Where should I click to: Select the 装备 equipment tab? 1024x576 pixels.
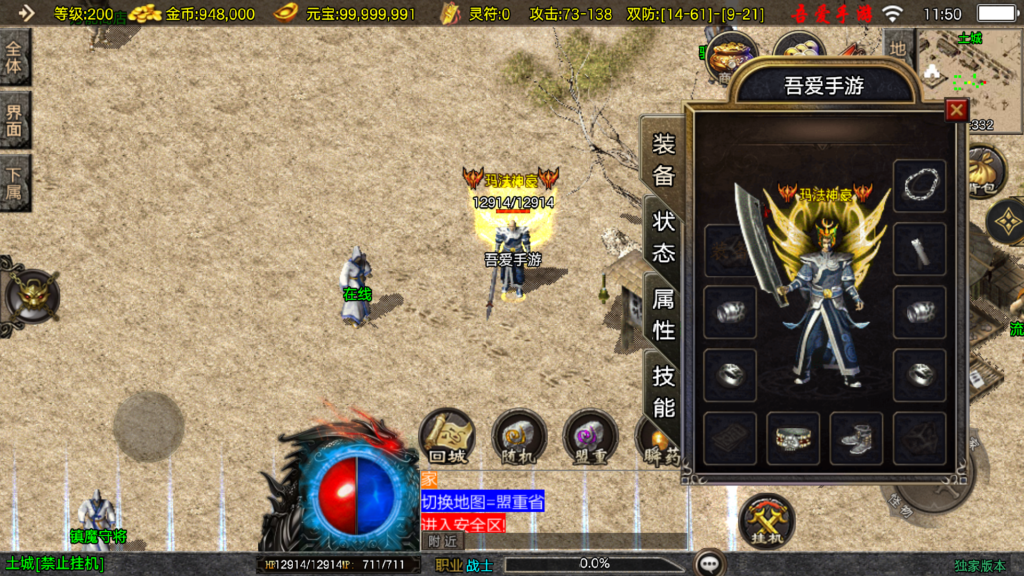pyautogui.click(x=664, y=160)
